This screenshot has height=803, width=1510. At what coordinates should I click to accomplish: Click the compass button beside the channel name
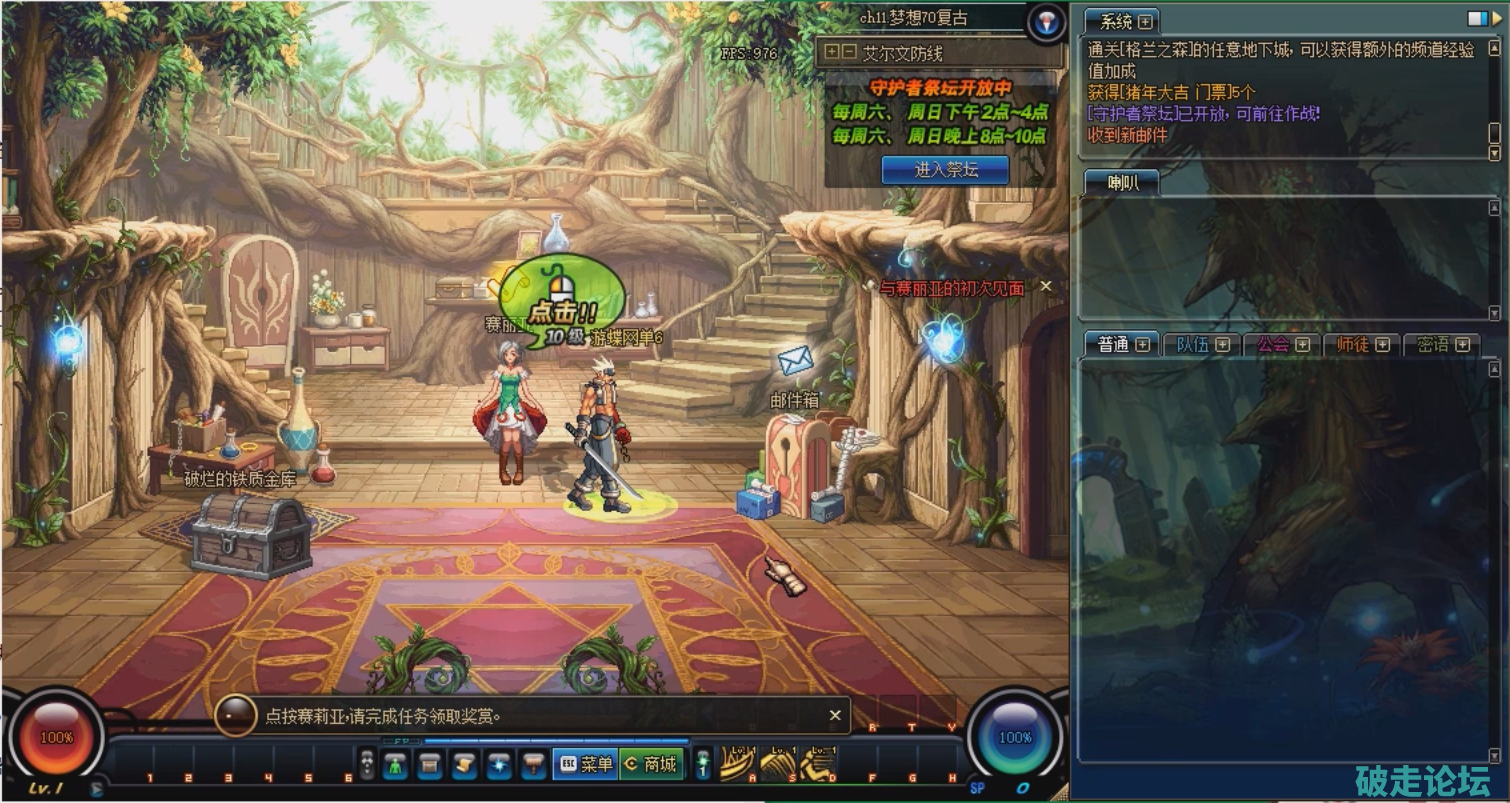[1046, 21]
